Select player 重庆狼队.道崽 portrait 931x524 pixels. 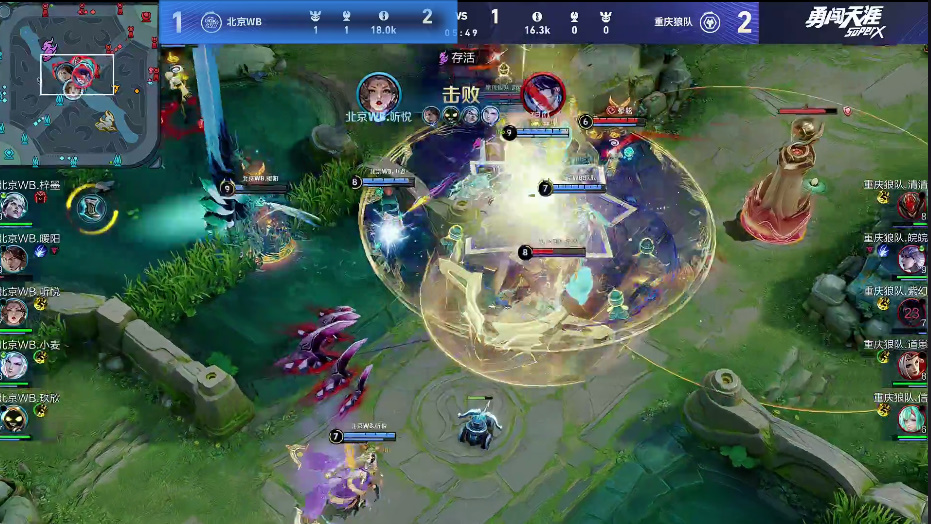pos(912,366)
